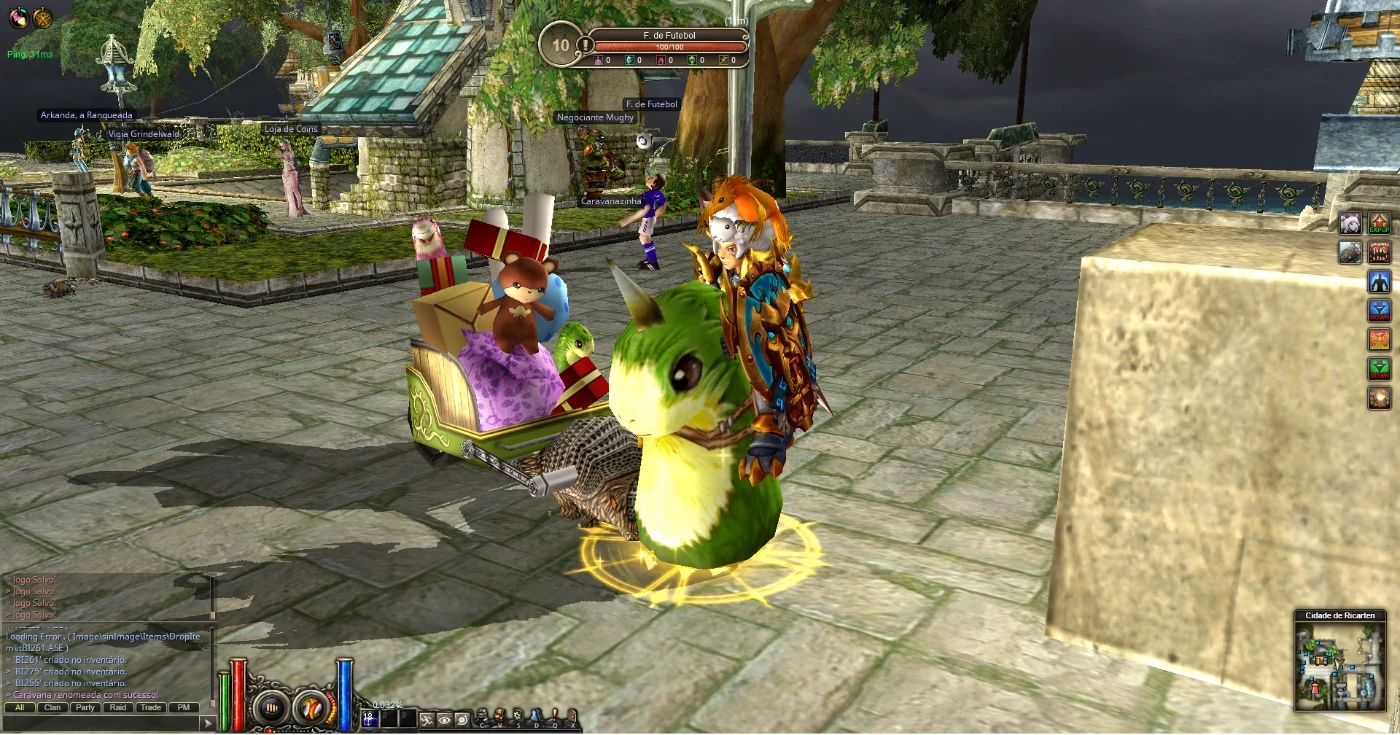Click the blue robe icon labeled D
This screenshot has width=1400, height=735.
tap(536, 713)
